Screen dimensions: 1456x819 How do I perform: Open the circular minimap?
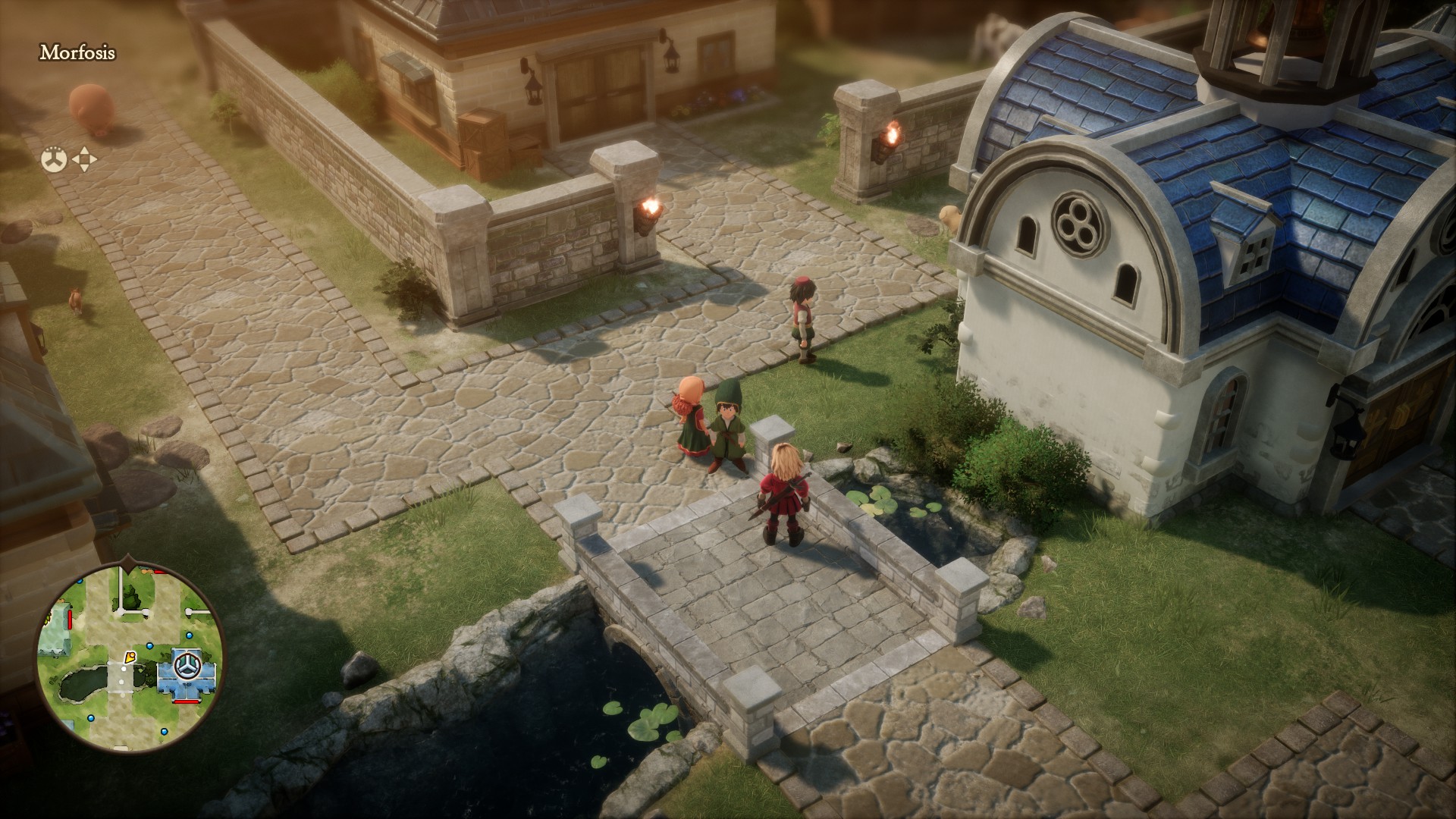point(130,657)
